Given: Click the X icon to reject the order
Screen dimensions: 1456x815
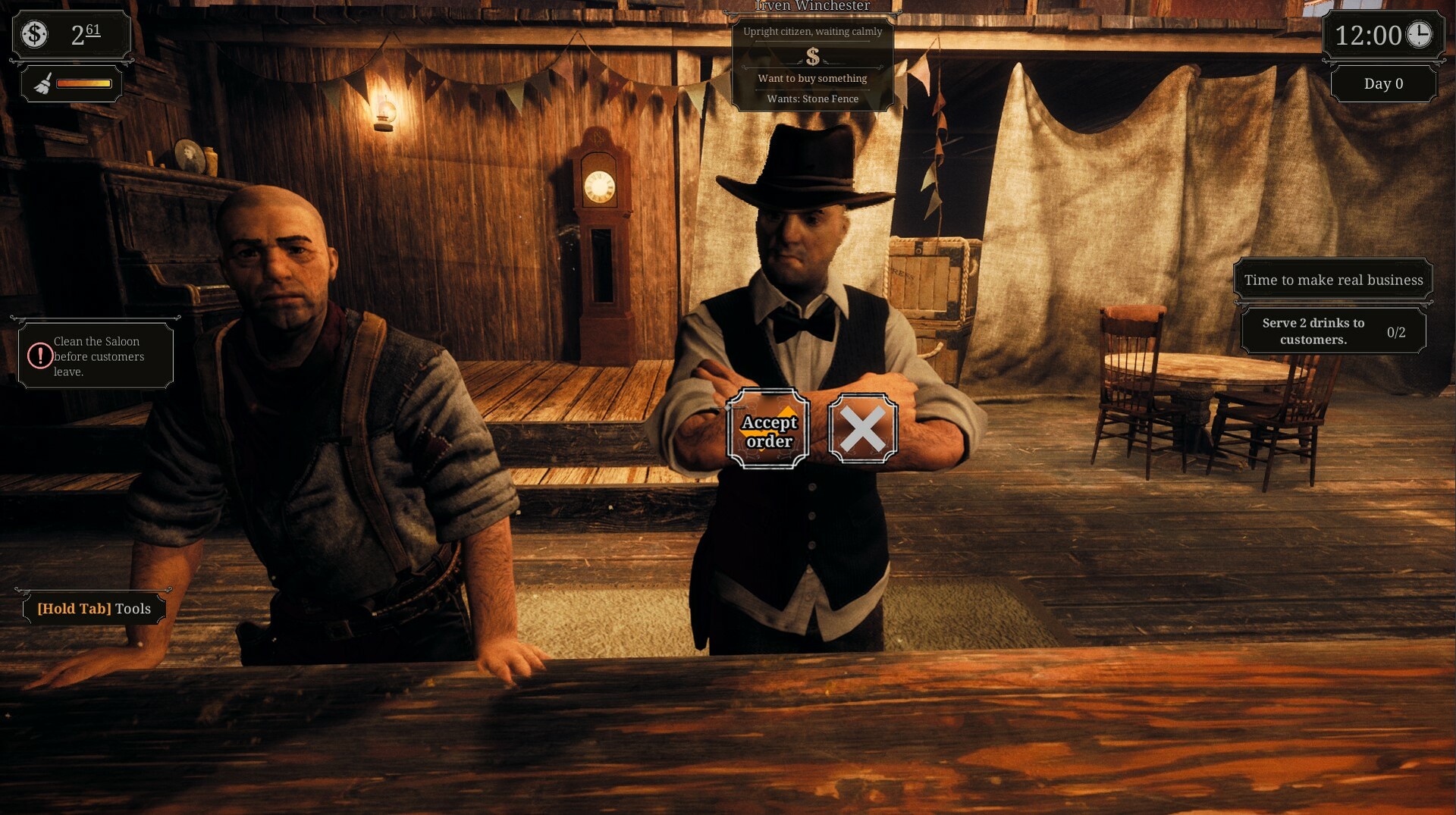Looking at the screenshot, I should pos(863,428).
